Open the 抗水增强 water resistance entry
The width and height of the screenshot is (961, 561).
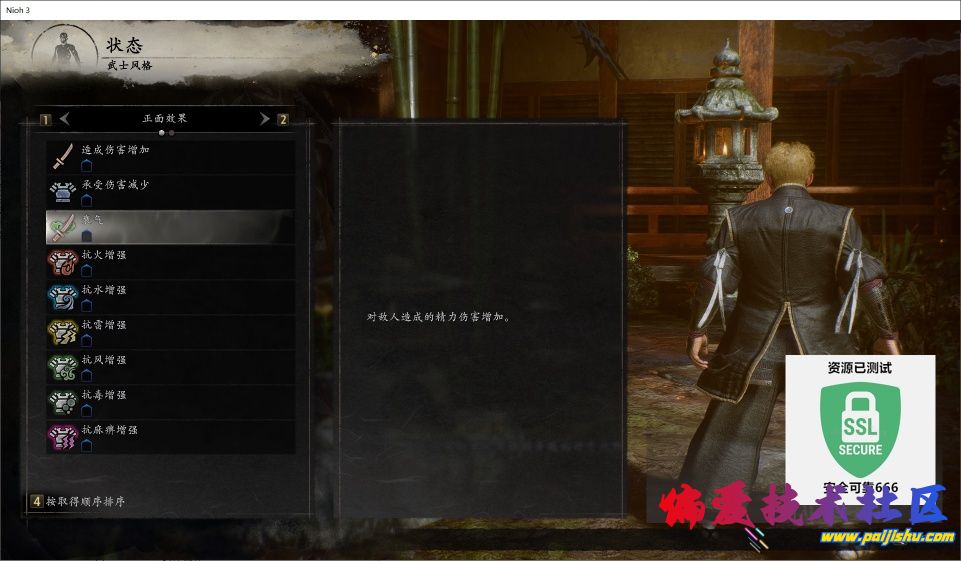[x=170, y=297]
